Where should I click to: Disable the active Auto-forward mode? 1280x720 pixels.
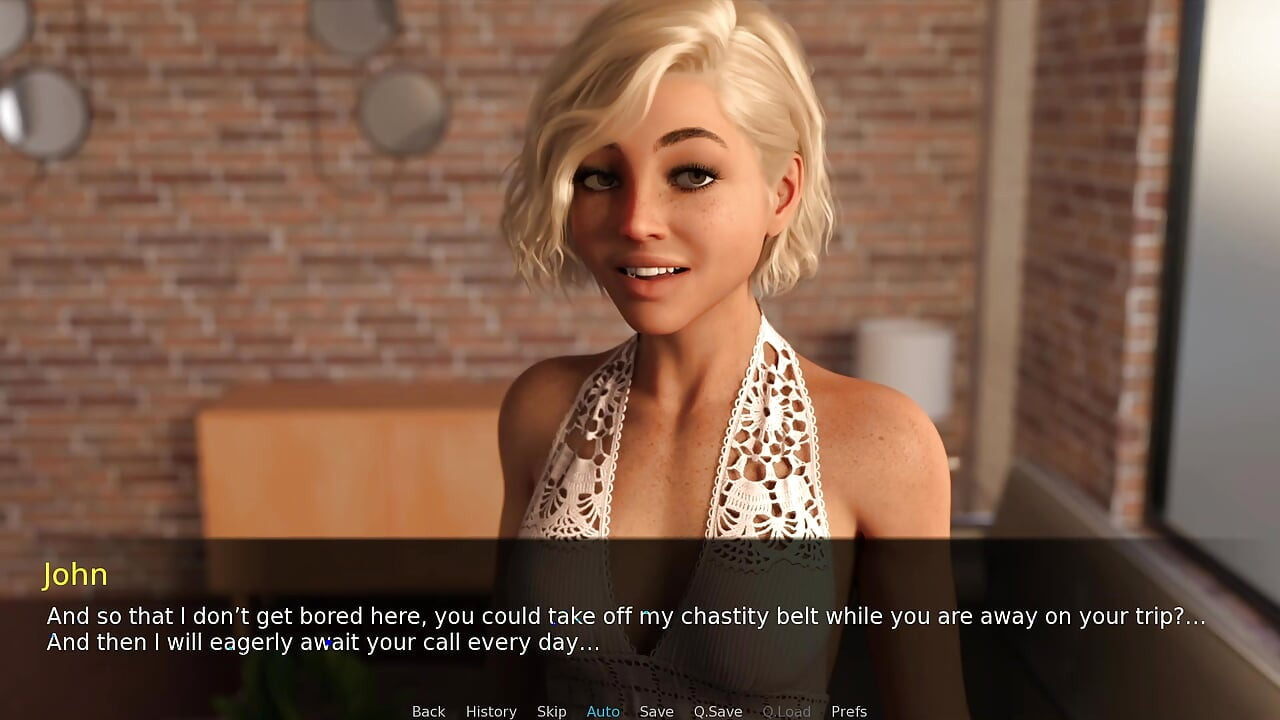tap(603, 711)
